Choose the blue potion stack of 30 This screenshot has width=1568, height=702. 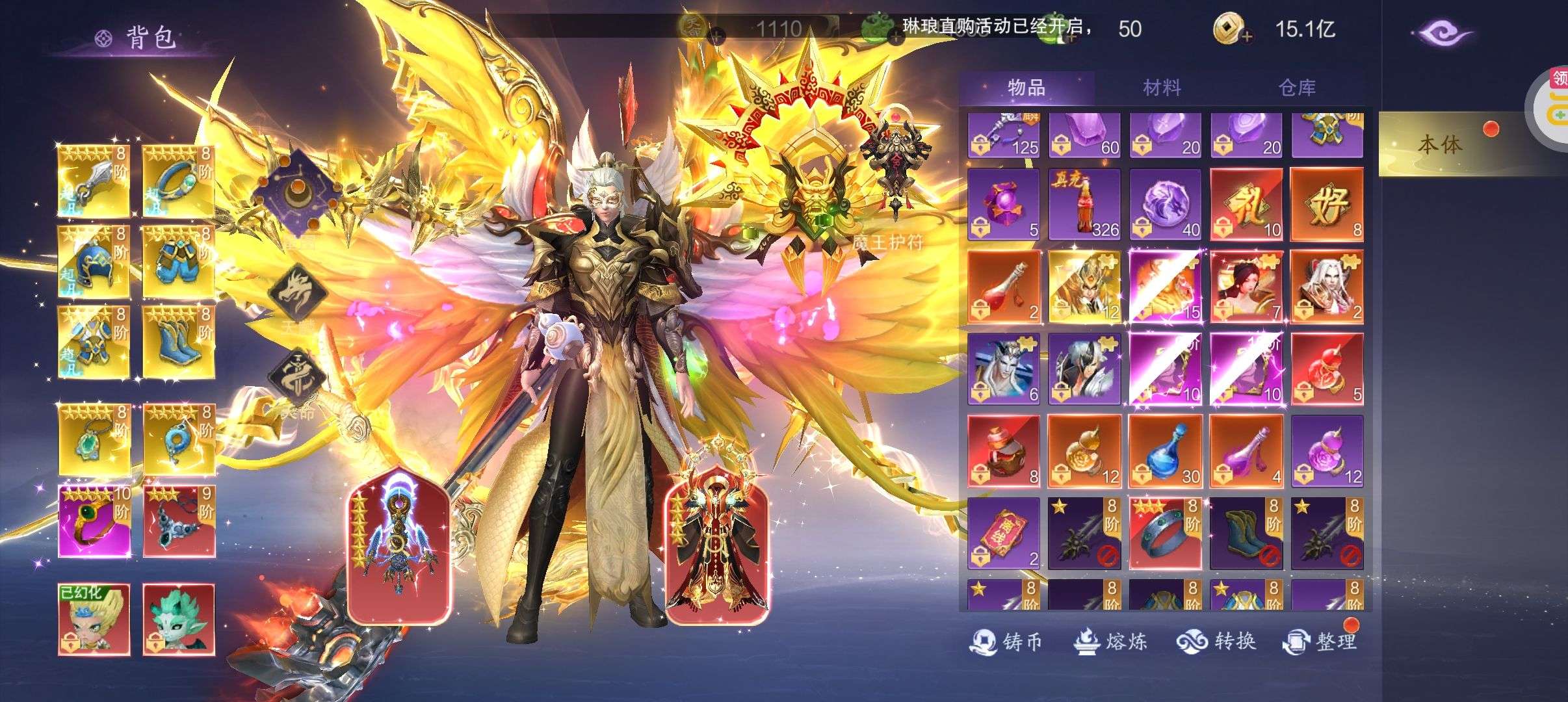pos(1165,451)
